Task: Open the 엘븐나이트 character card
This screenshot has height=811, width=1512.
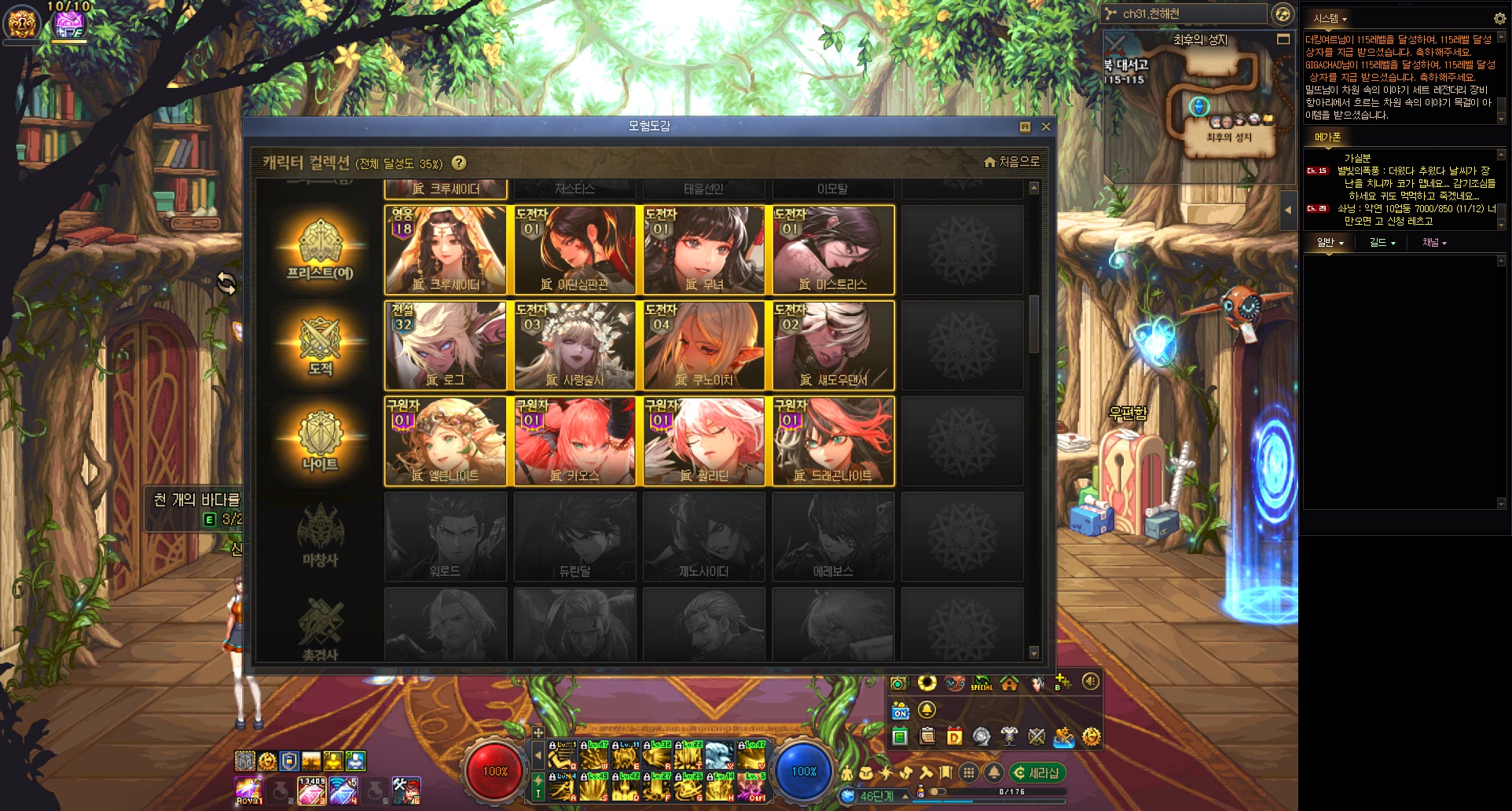Action: click(x=445, y=441)
